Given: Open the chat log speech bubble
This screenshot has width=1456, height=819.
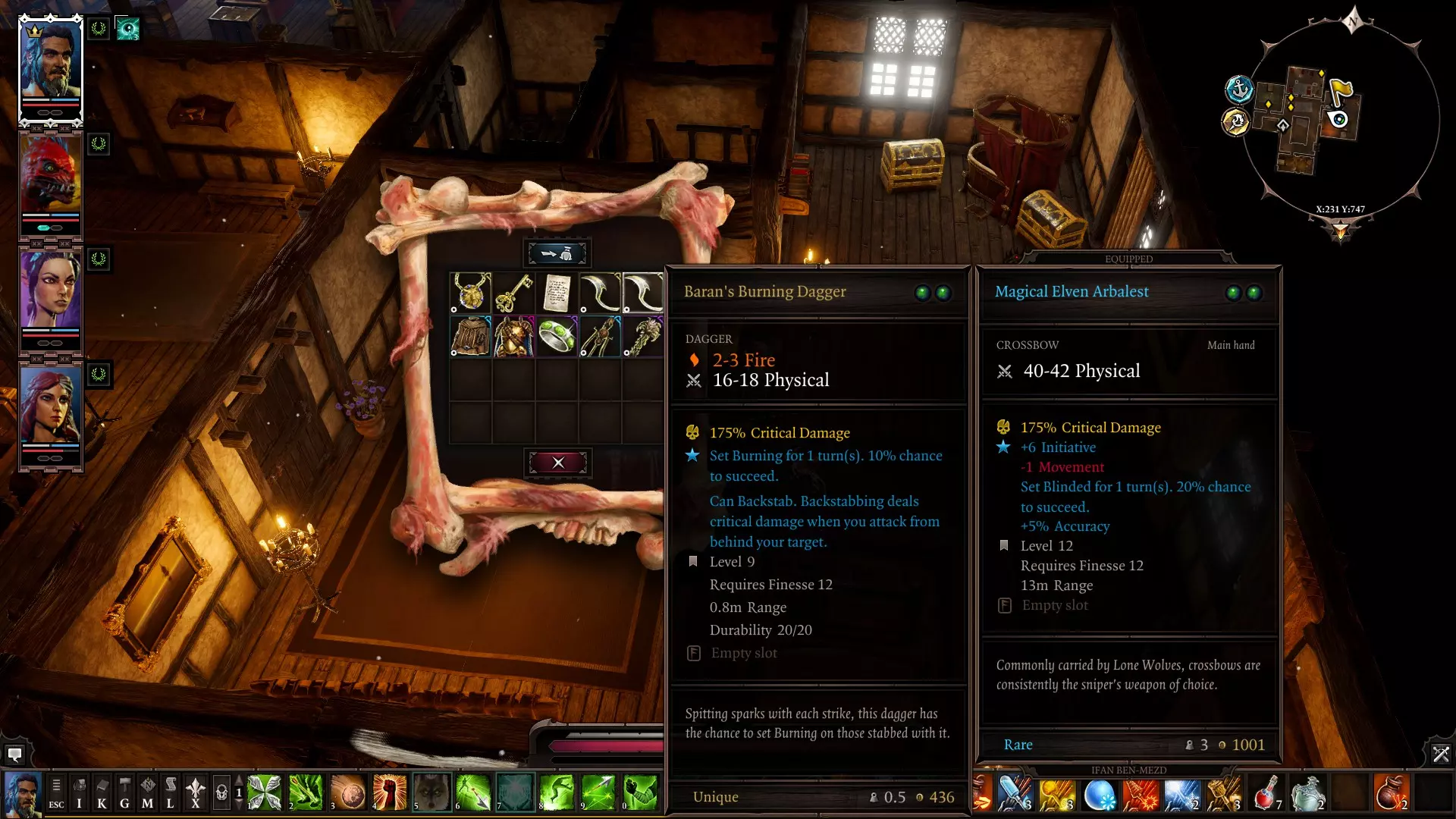Looking at the screenshot, I should point(14,755).
